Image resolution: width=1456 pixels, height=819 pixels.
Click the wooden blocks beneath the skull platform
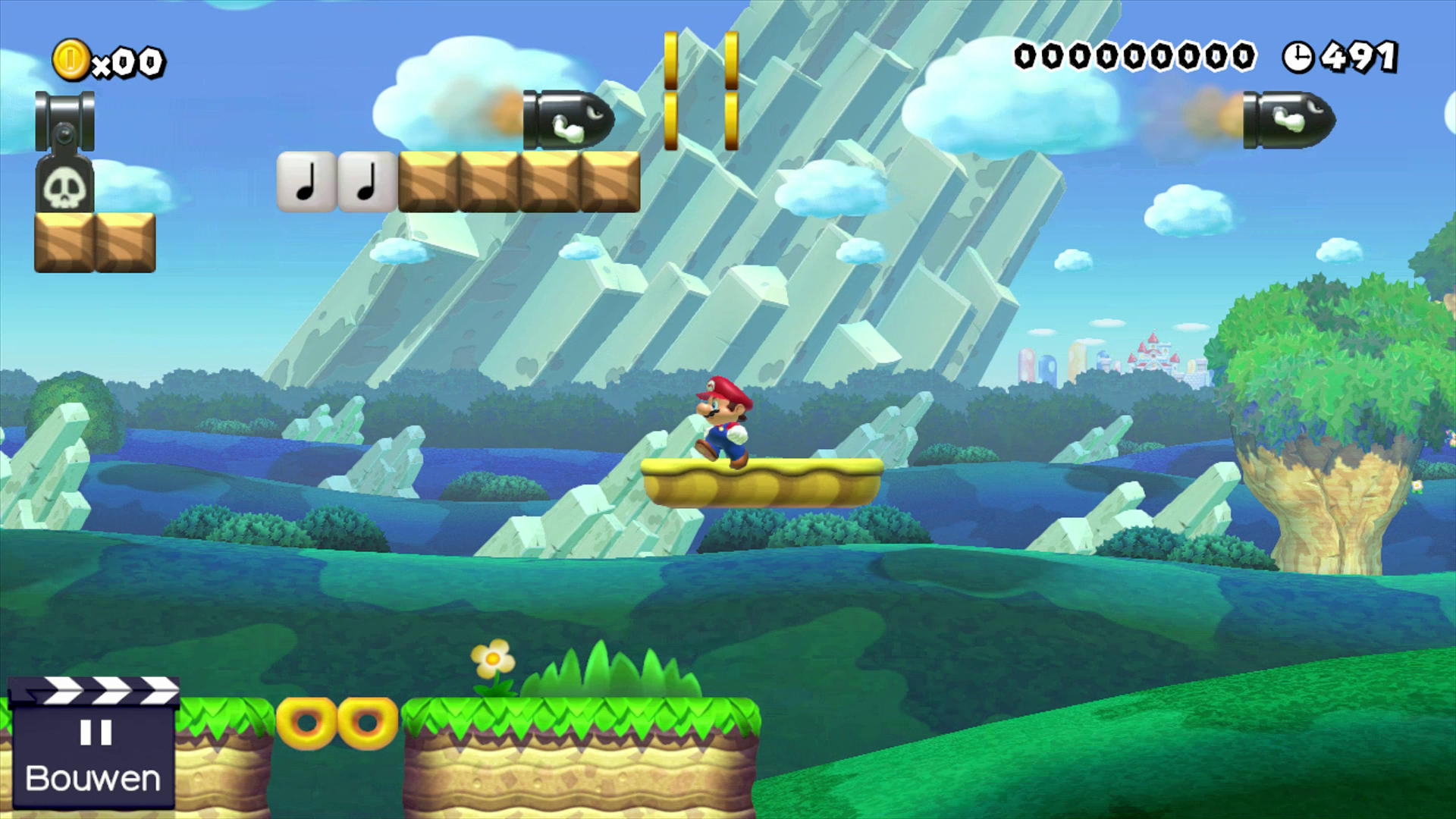coord(95,243)
